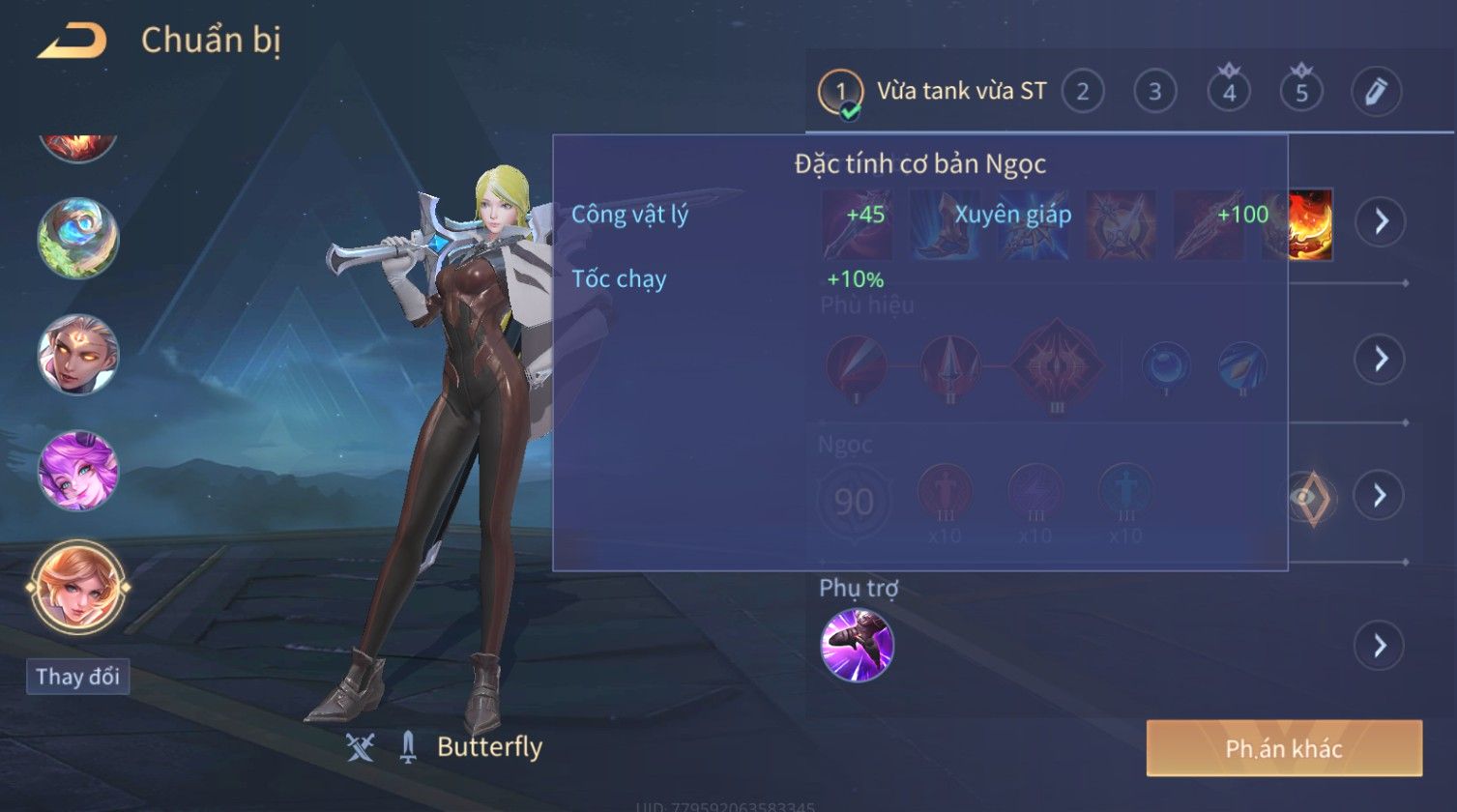Select the orange-haired hero portrait
Image resolution: width=1457 pixels, height=812 pixels.
pos(78,588)
